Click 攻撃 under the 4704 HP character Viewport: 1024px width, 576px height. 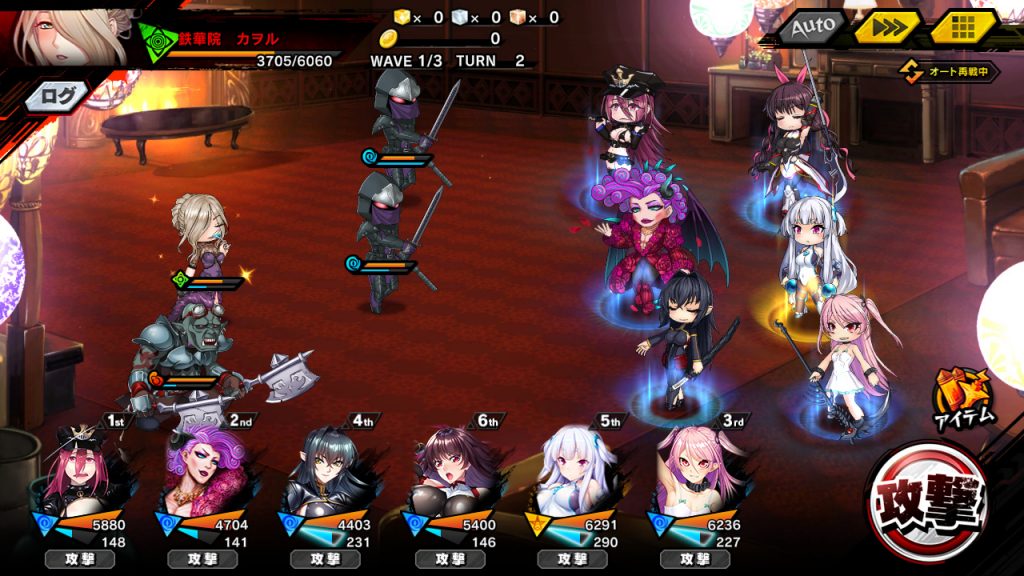(203, 559)
